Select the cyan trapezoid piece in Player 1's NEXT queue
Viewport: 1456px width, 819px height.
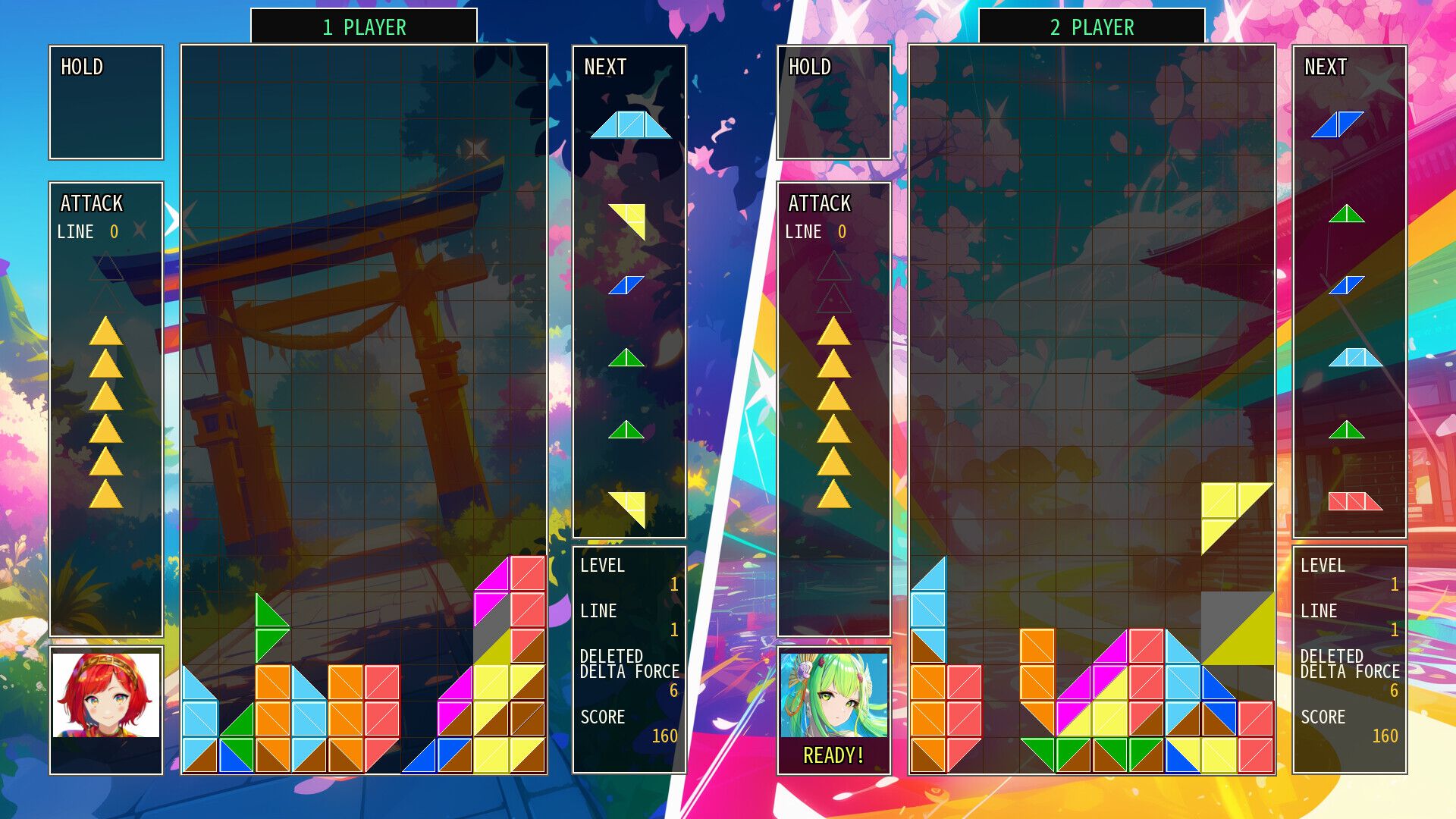pyautogui.click(x=632, y=125)
